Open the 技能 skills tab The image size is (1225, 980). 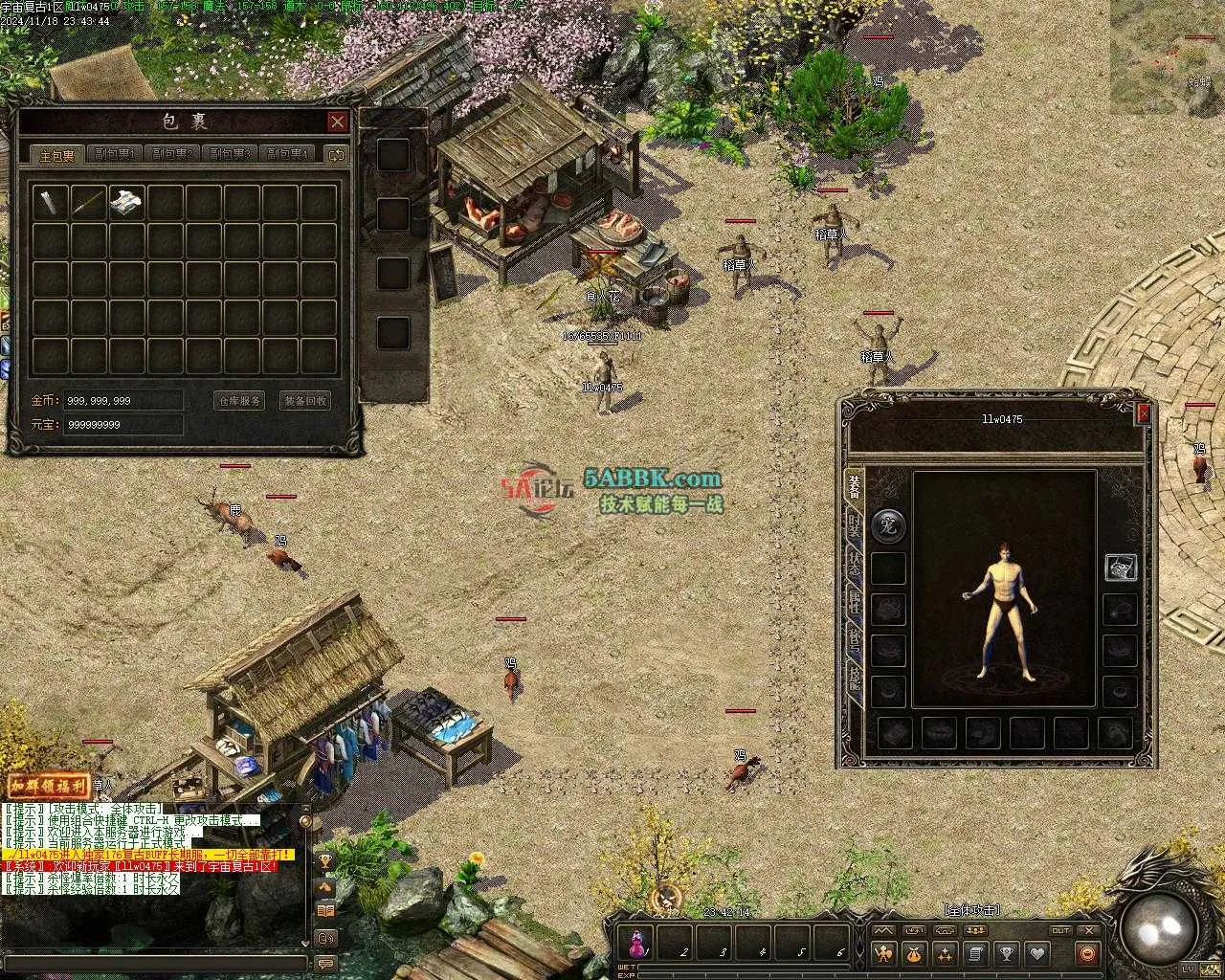coord(853,679)
